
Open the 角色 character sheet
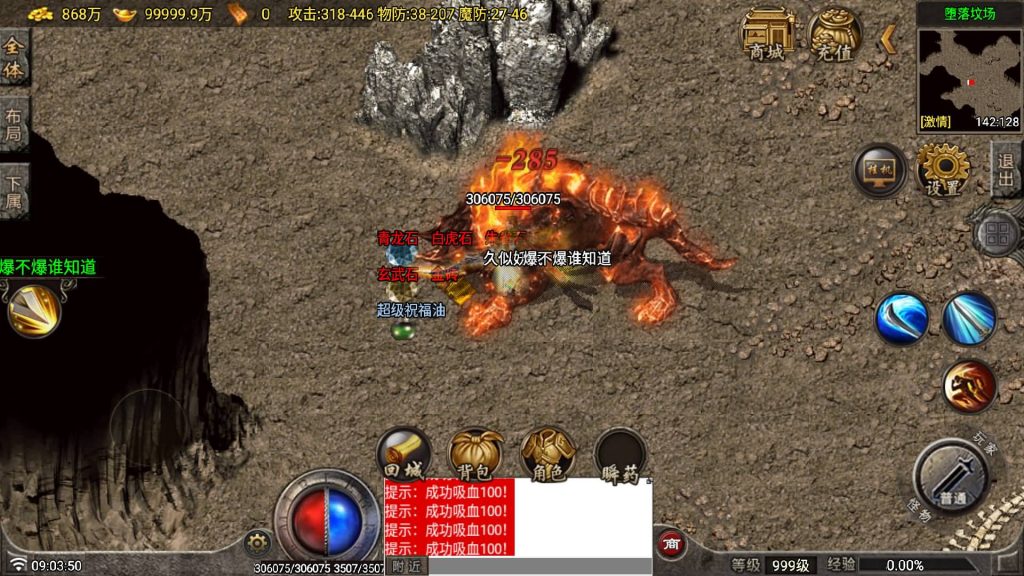[x=547, y=454]
